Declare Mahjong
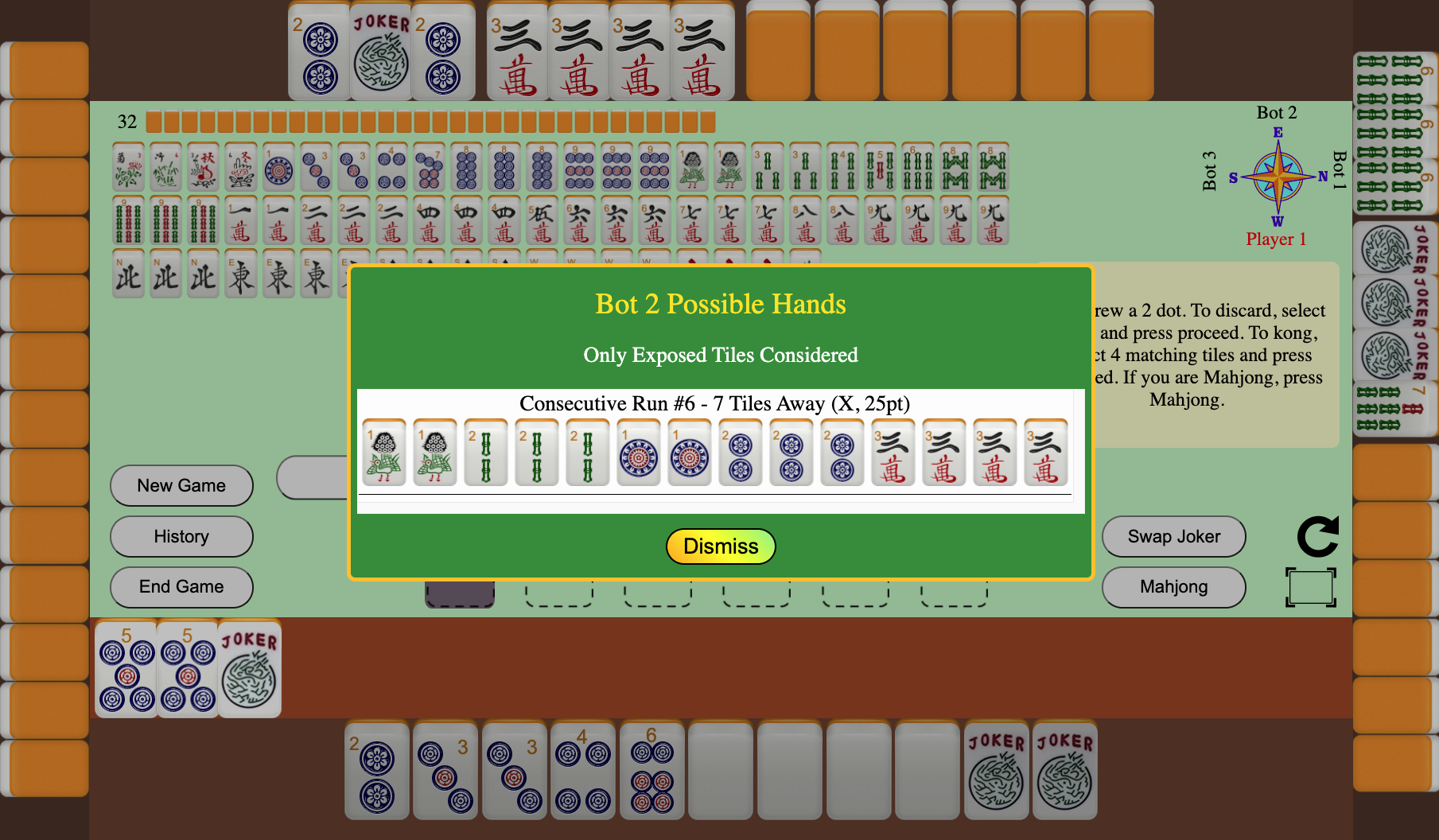The image size is (1439, 840). [x=1173, y=587]
